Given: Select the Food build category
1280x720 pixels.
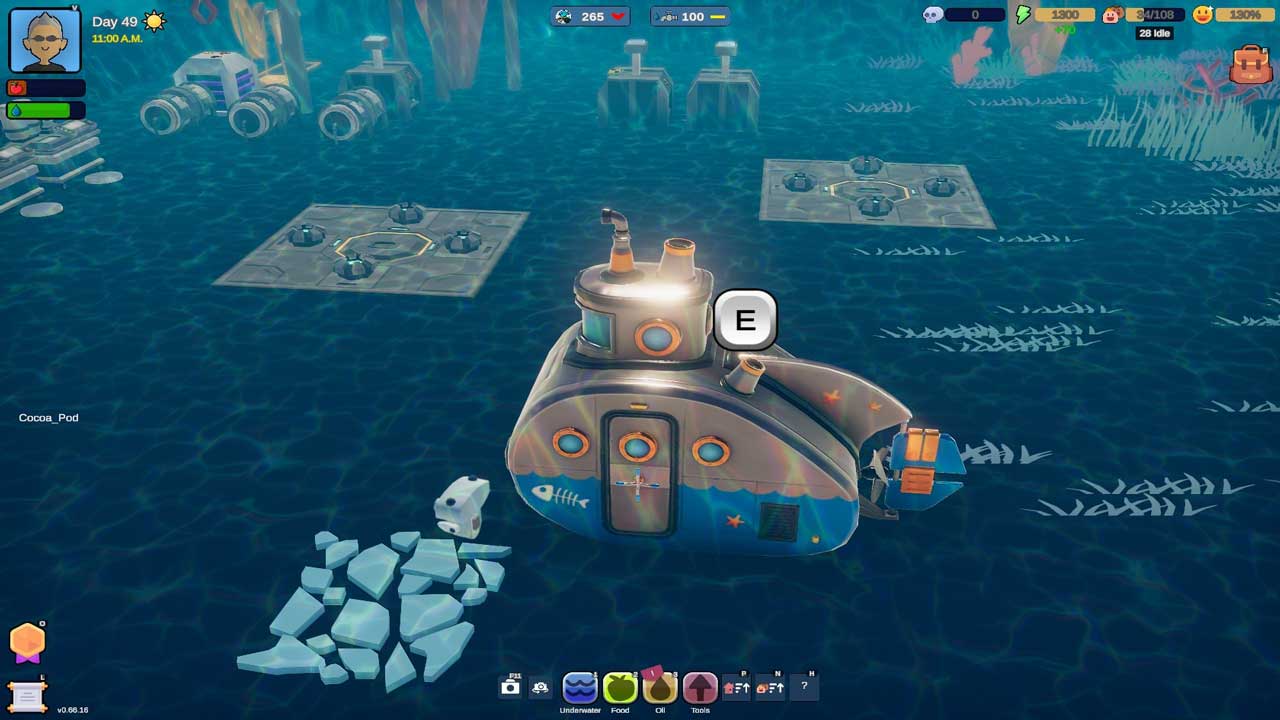Looking at the screenshot, I should [620, 688].
